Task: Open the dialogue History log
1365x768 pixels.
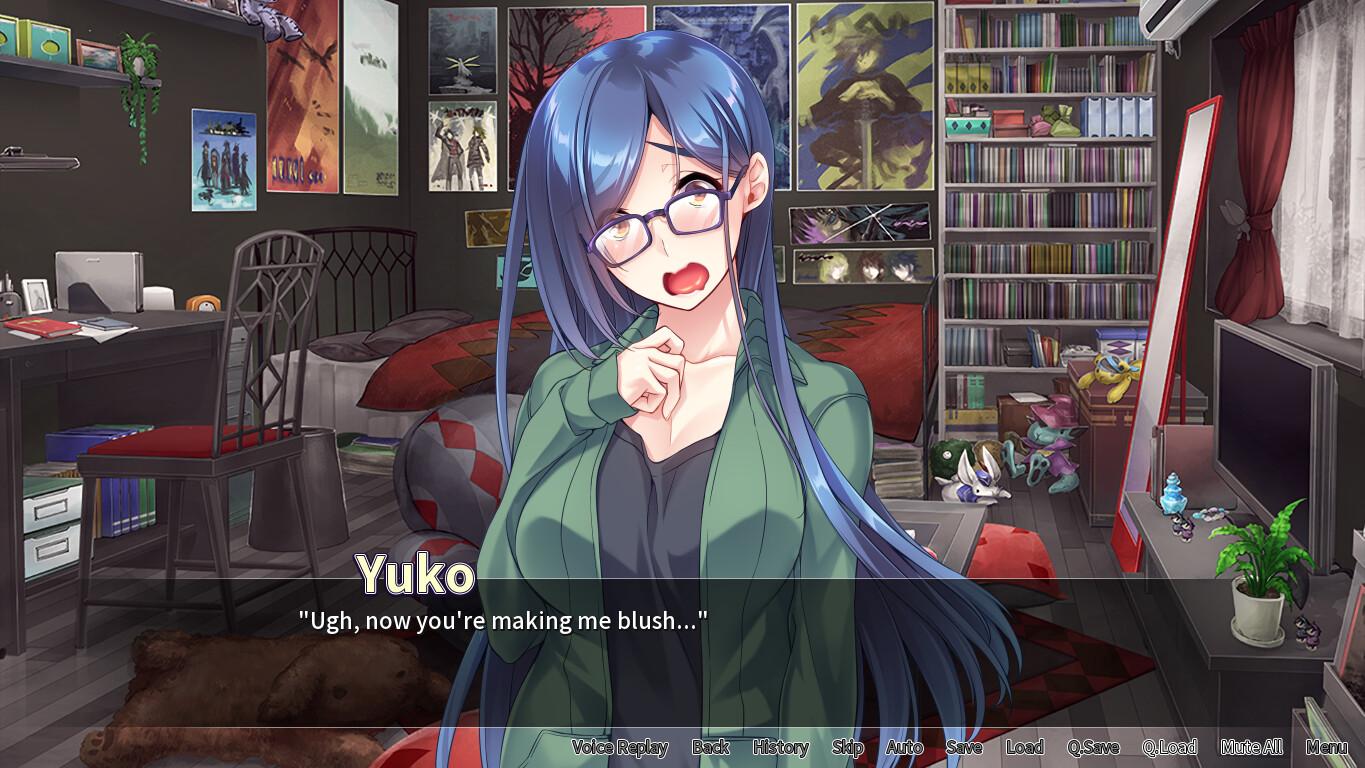Action: point(780,747)
